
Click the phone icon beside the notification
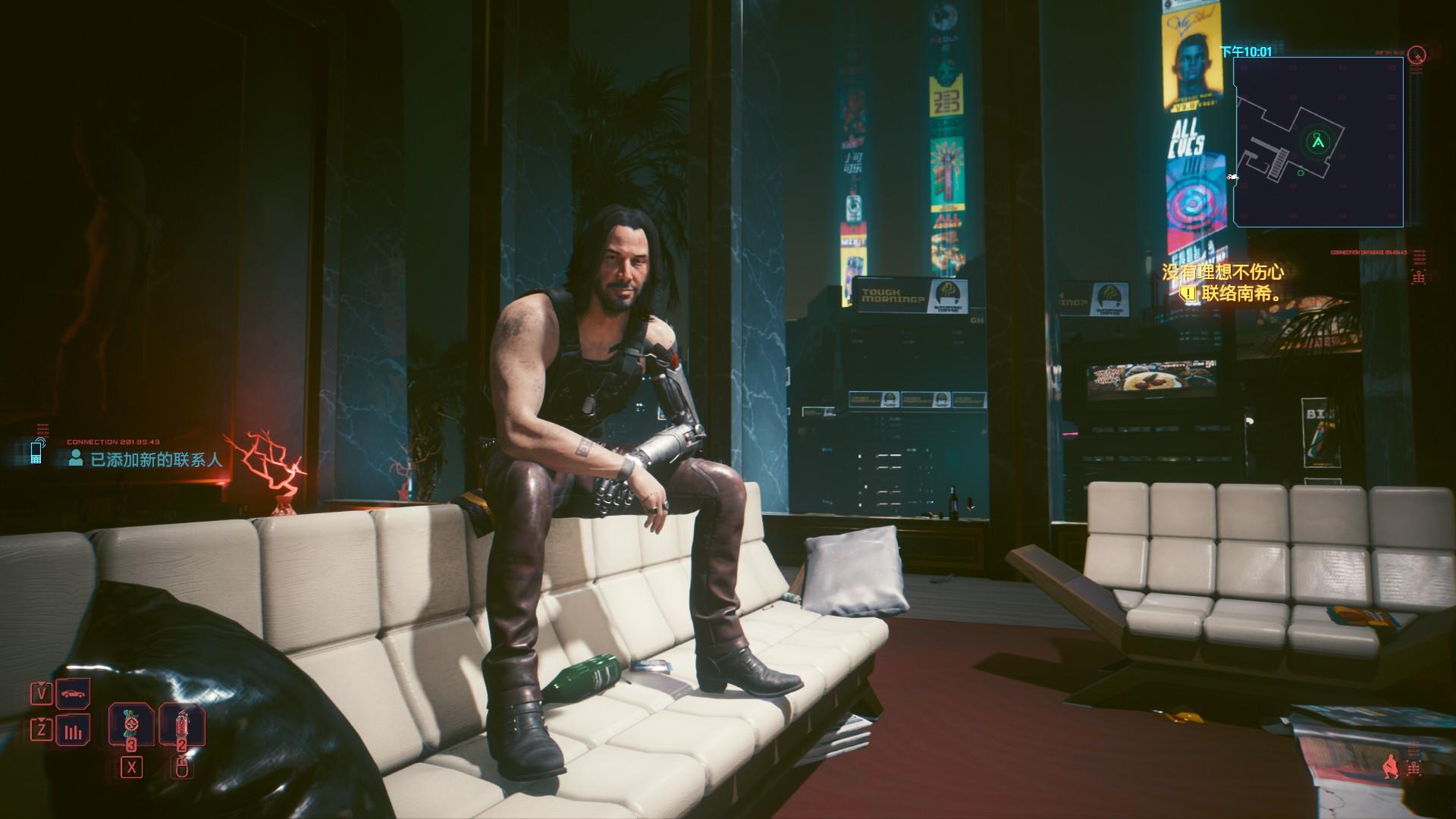point(36,451)
